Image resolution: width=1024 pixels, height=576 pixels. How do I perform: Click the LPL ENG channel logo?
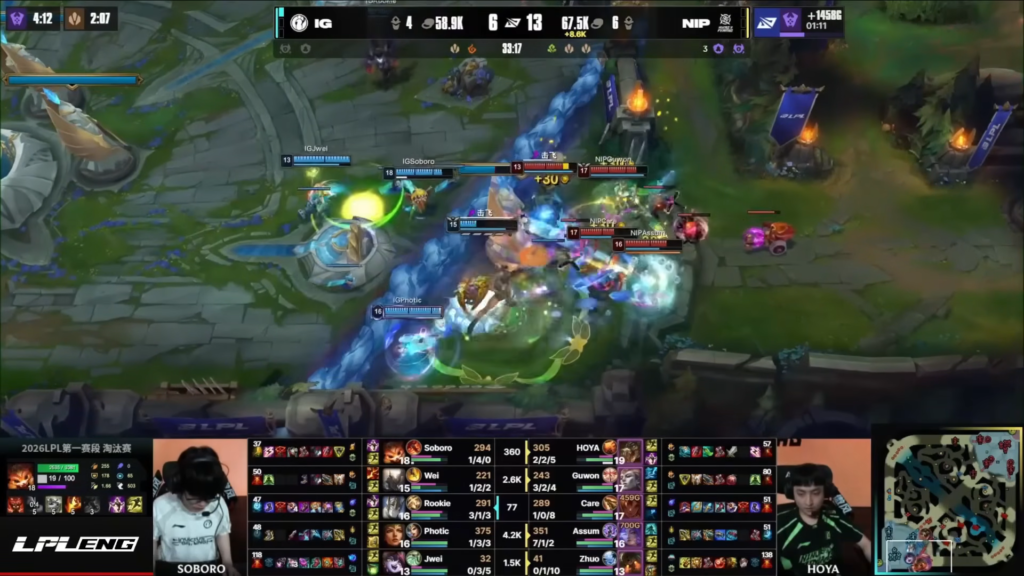pos(75,544)
